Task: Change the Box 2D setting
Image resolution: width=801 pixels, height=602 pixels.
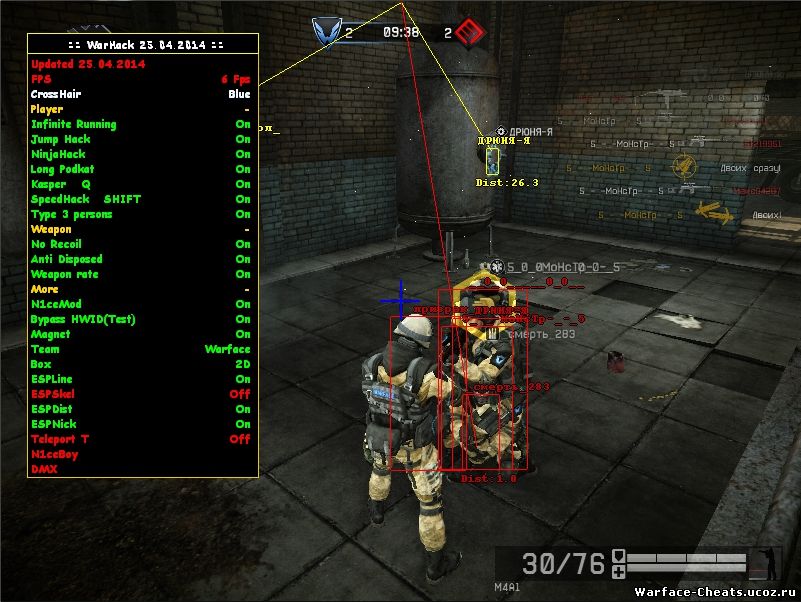Action: coord(140,364)
